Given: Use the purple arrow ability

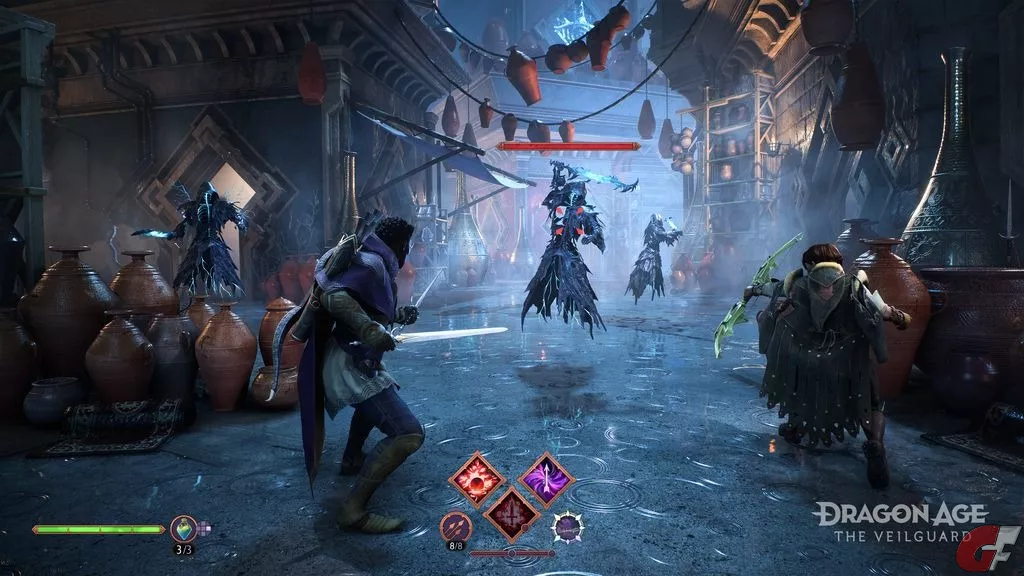Looking at the screenshot, I should pyautogui.click(x=546, y=478).
